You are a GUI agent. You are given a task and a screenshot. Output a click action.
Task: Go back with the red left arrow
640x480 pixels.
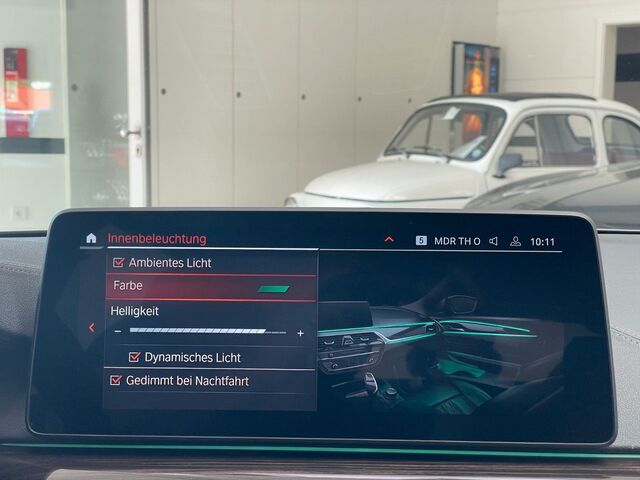[91, 327]
